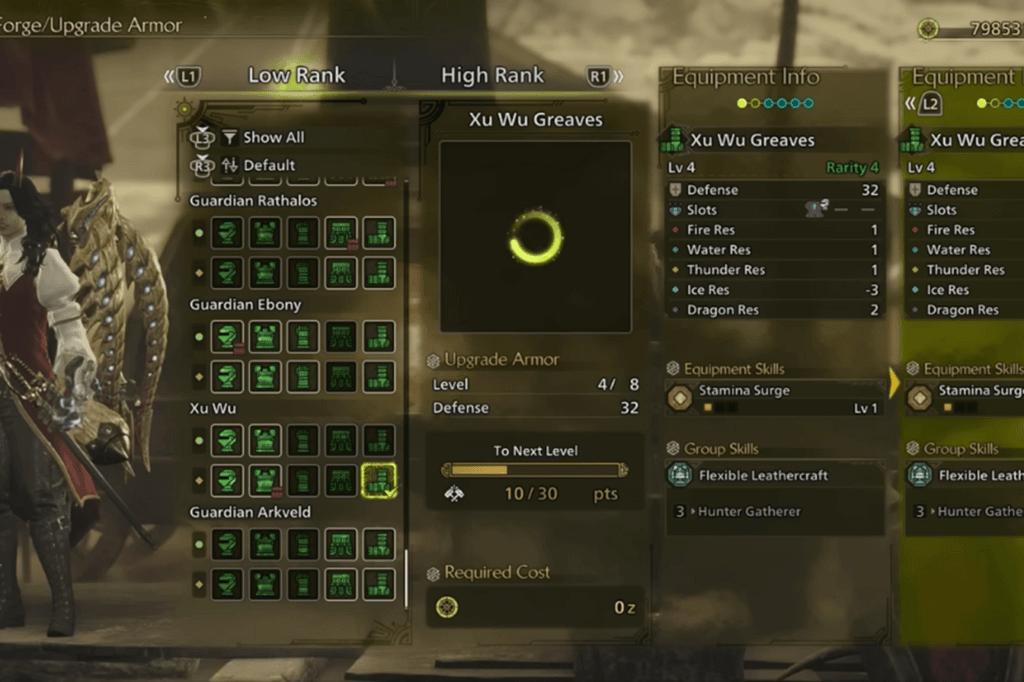This screenshot has width=1024, height=682.
Task: Select Guardian Arkveld greaves in the diamond-marked row
Action: [x=379, y=584]
